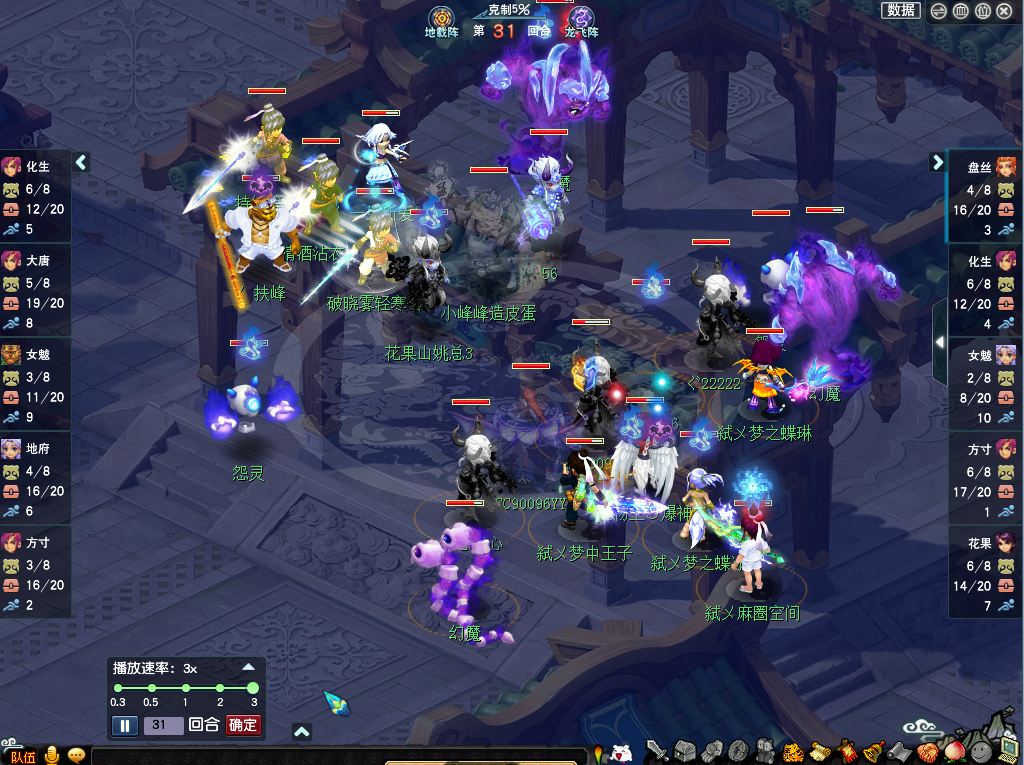Select the round number field showing 31

[163, 725]
